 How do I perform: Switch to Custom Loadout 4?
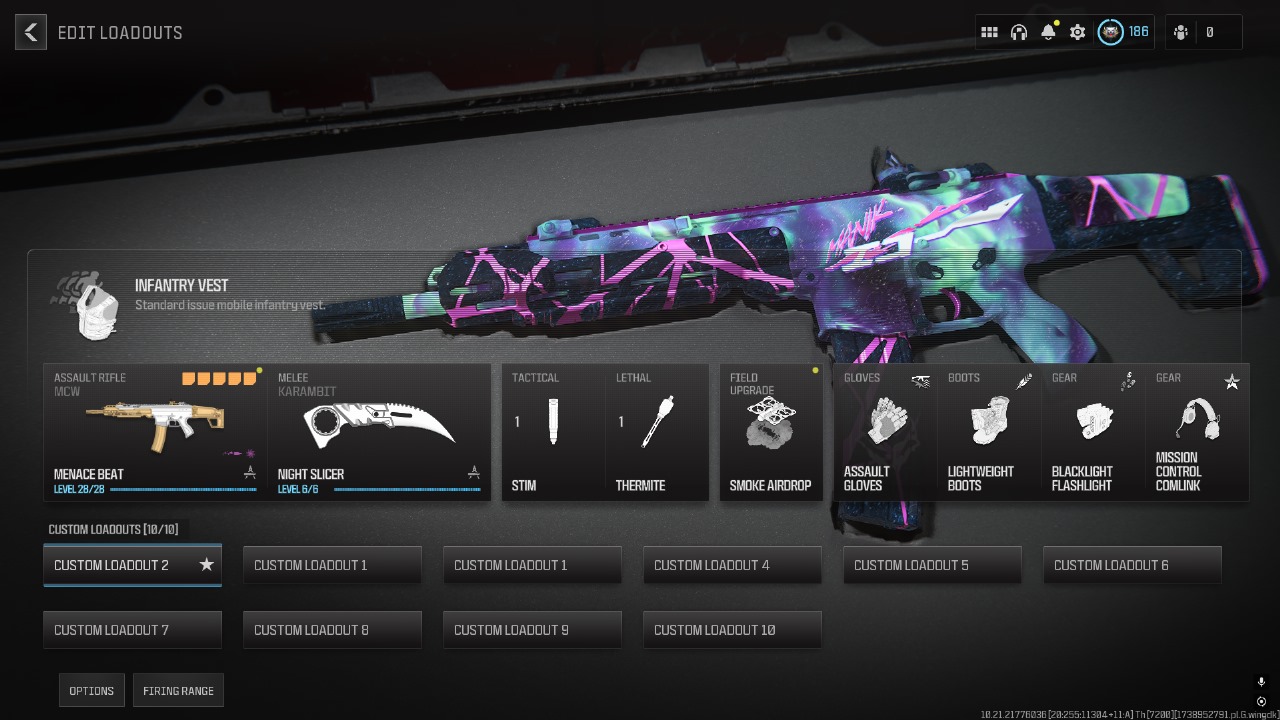[732, 565]
